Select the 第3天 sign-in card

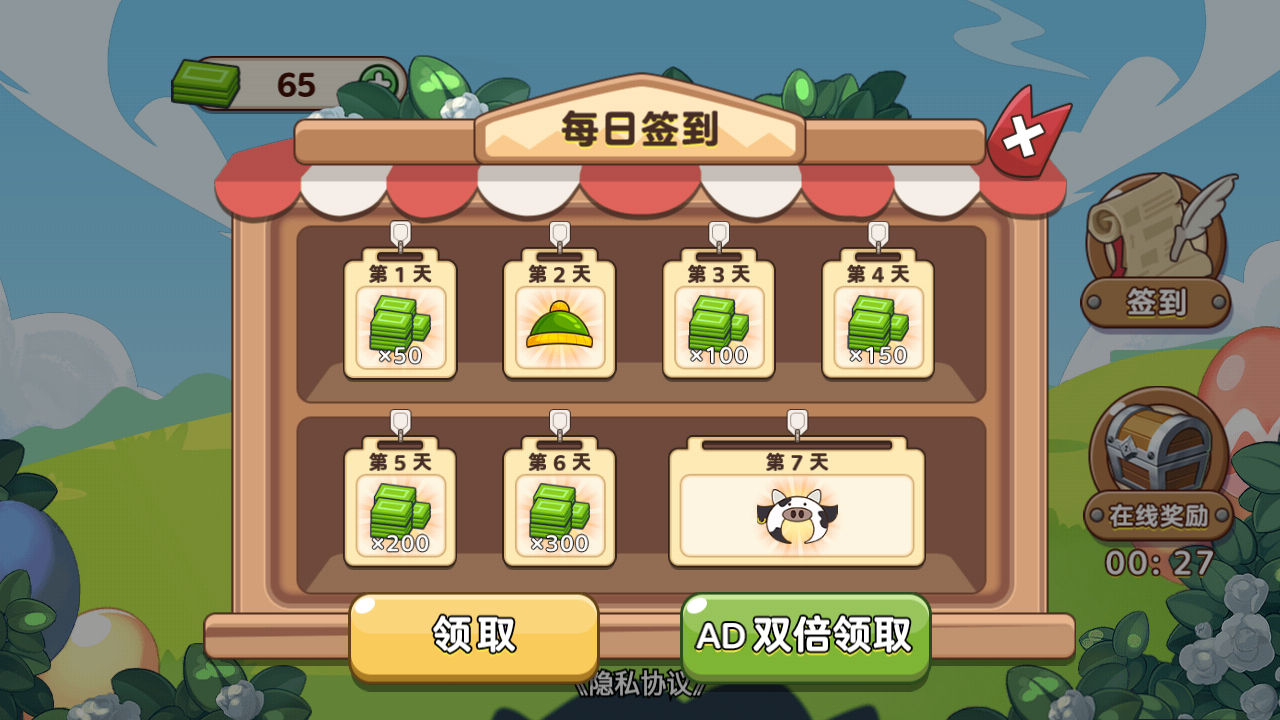click(x=720, y=320)
